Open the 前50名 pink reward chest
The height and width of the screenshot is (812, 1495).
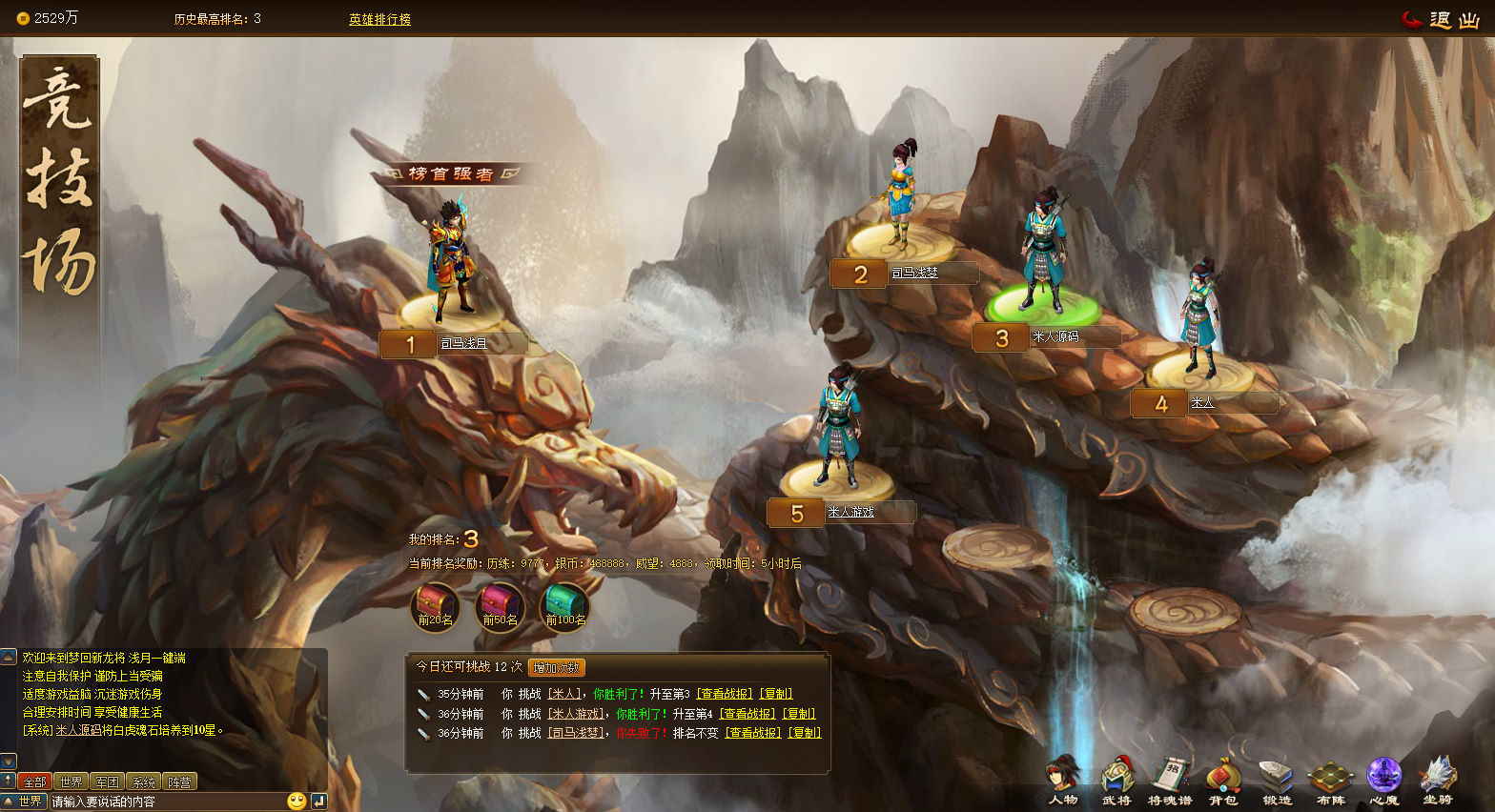coord(500,607)
